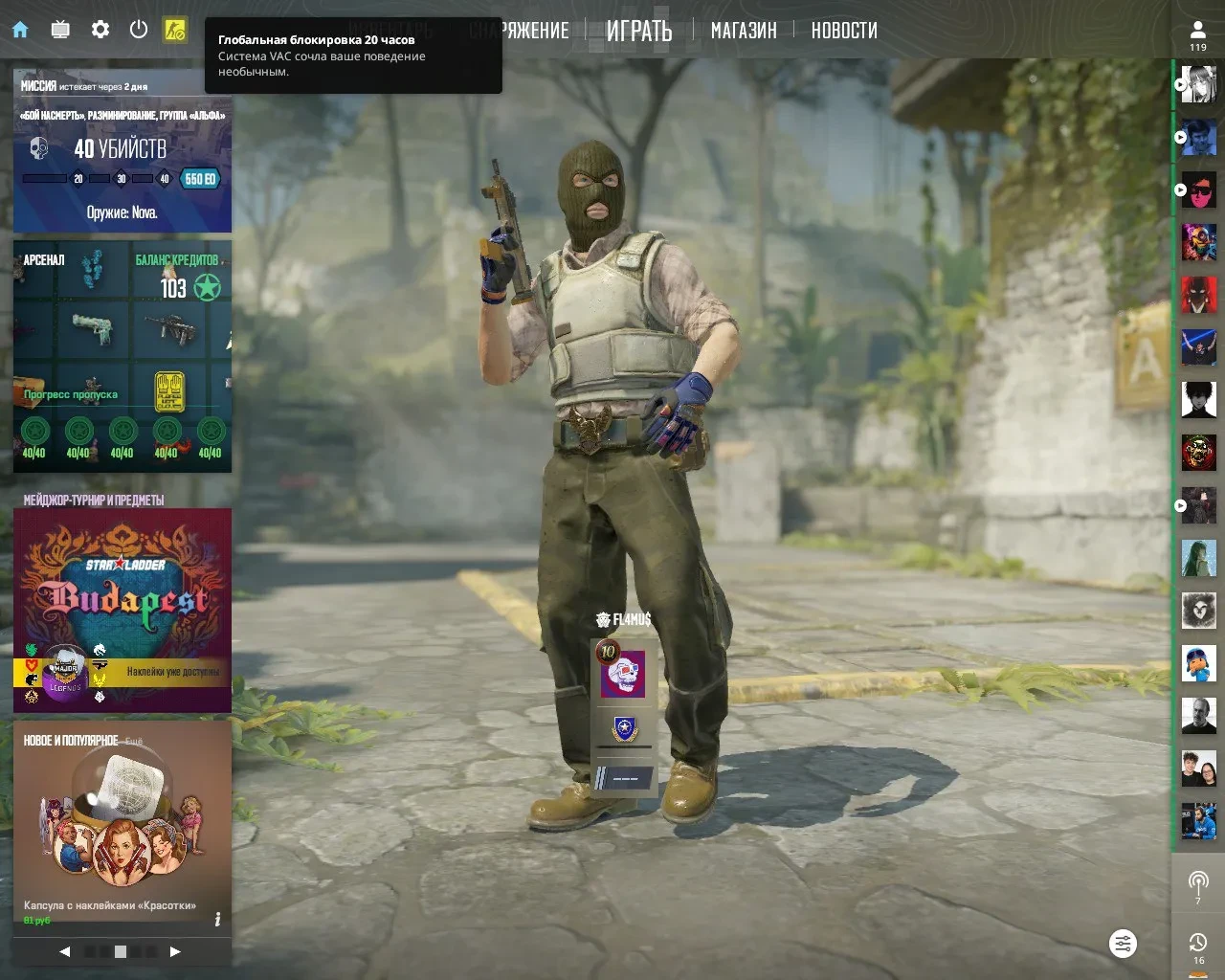The height and width of the screenshot is (980, 1225).
Task: Click the power quit button
Action: click(x=139, y=30)
